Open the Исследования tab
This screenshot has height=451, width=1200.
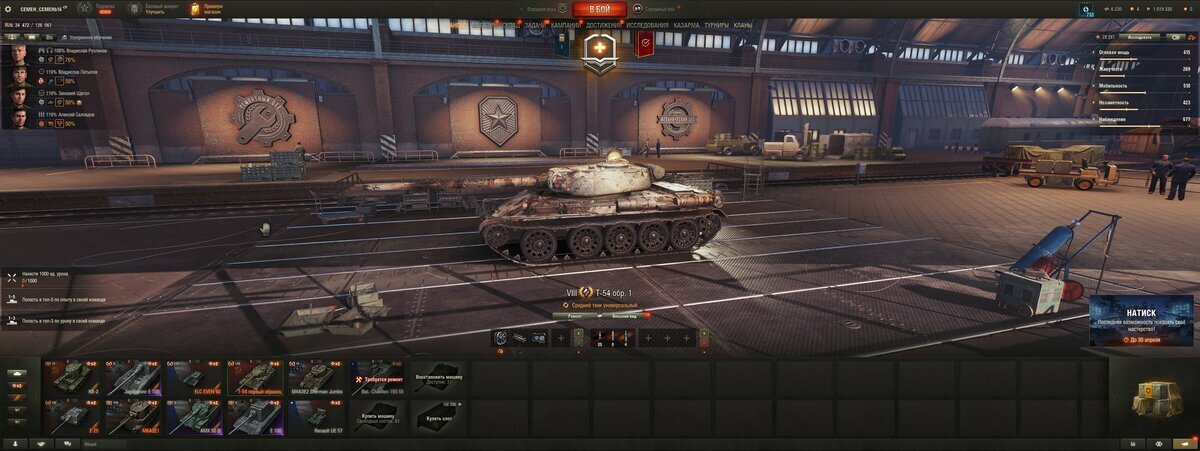tap(648, 24)
